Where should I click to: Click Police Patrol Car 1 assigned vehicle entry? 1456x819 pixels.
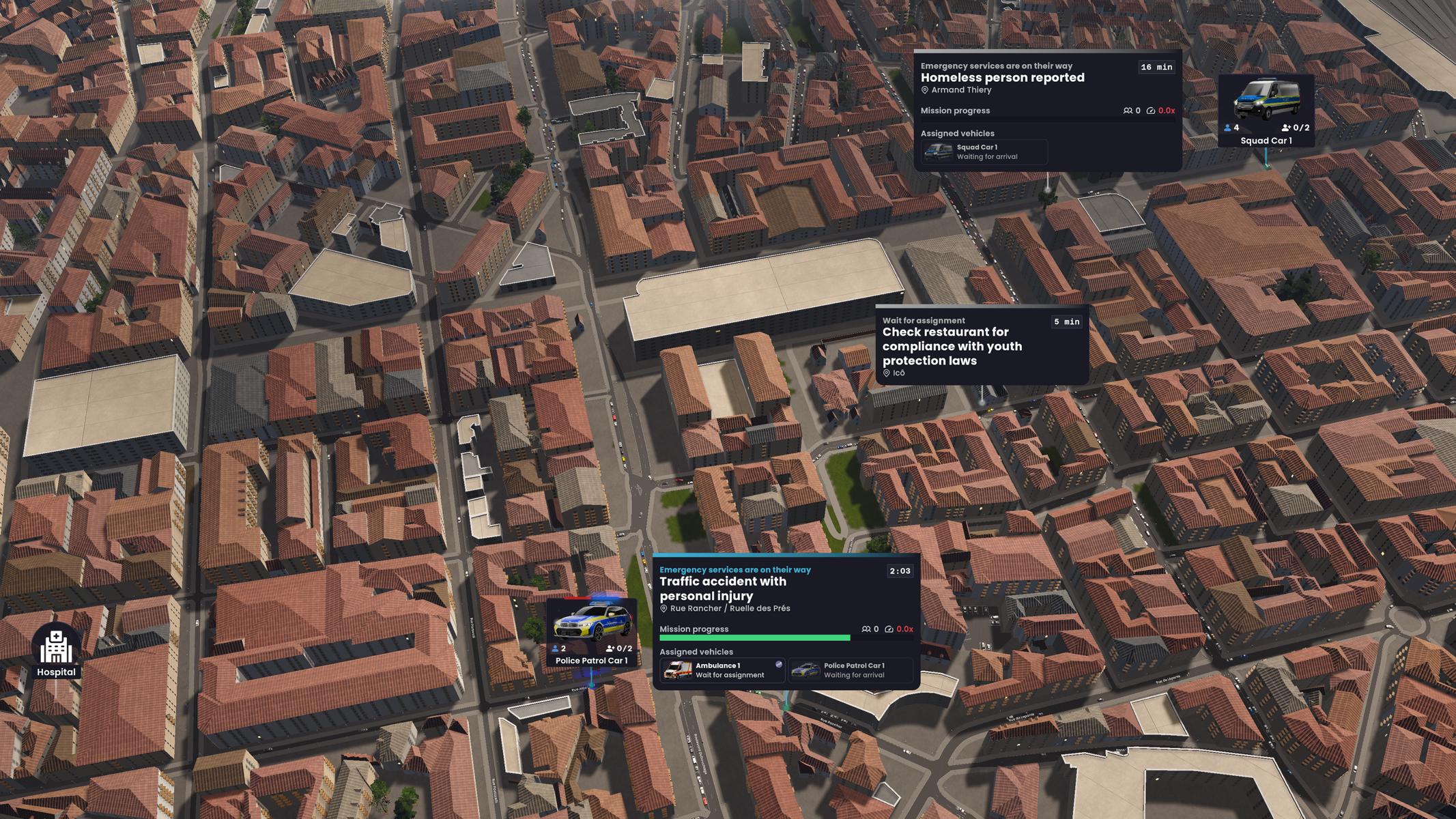[851, 670]
